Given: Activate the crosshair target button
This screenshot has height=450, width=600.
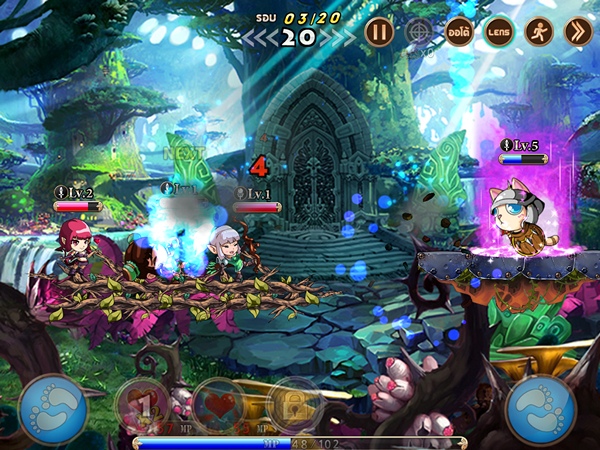Looking at the screenshot, I should (418, 31).
